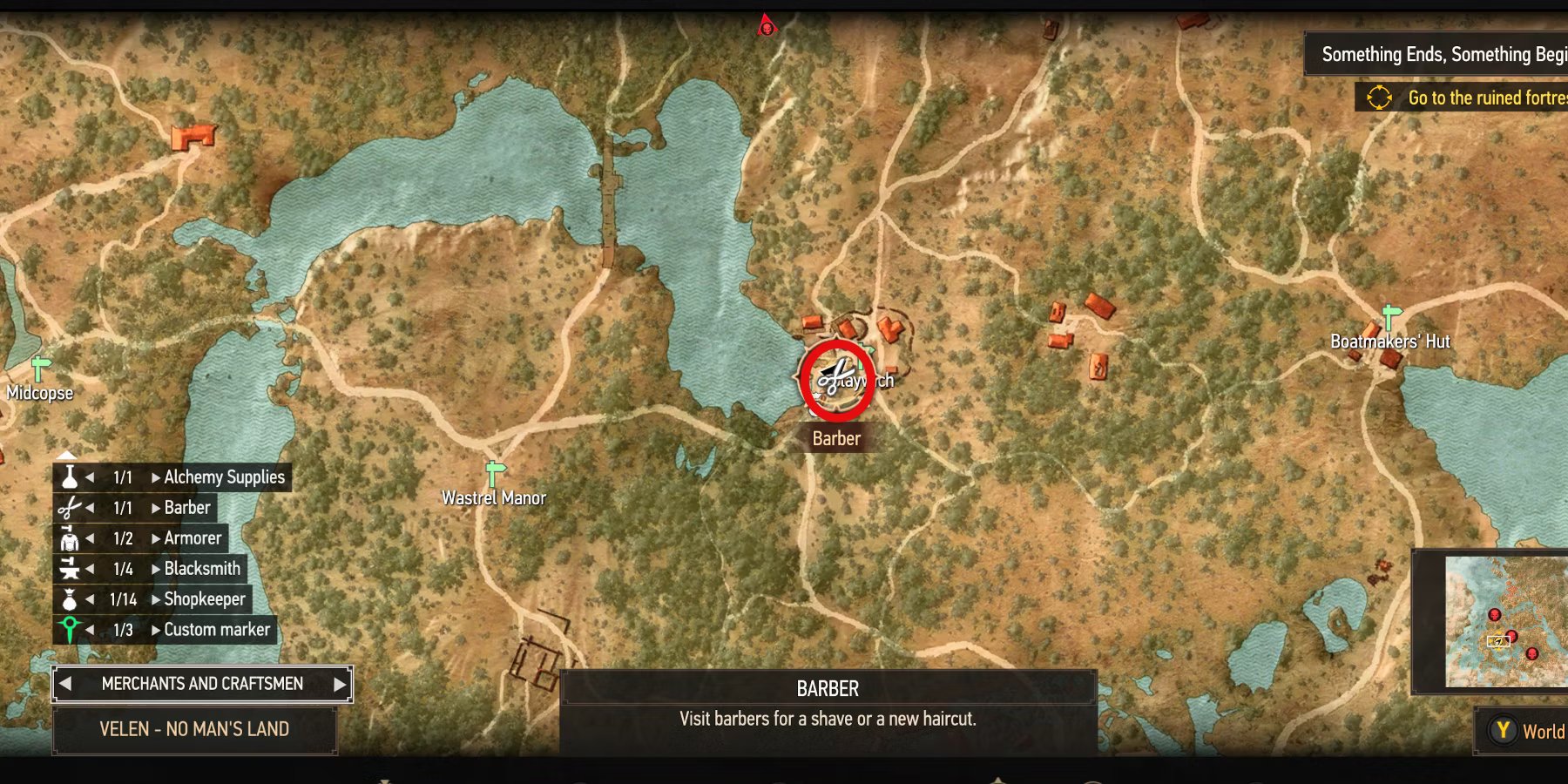Click the right arrow next to Merchants and Craftsmen

click(x=341, y=683)
